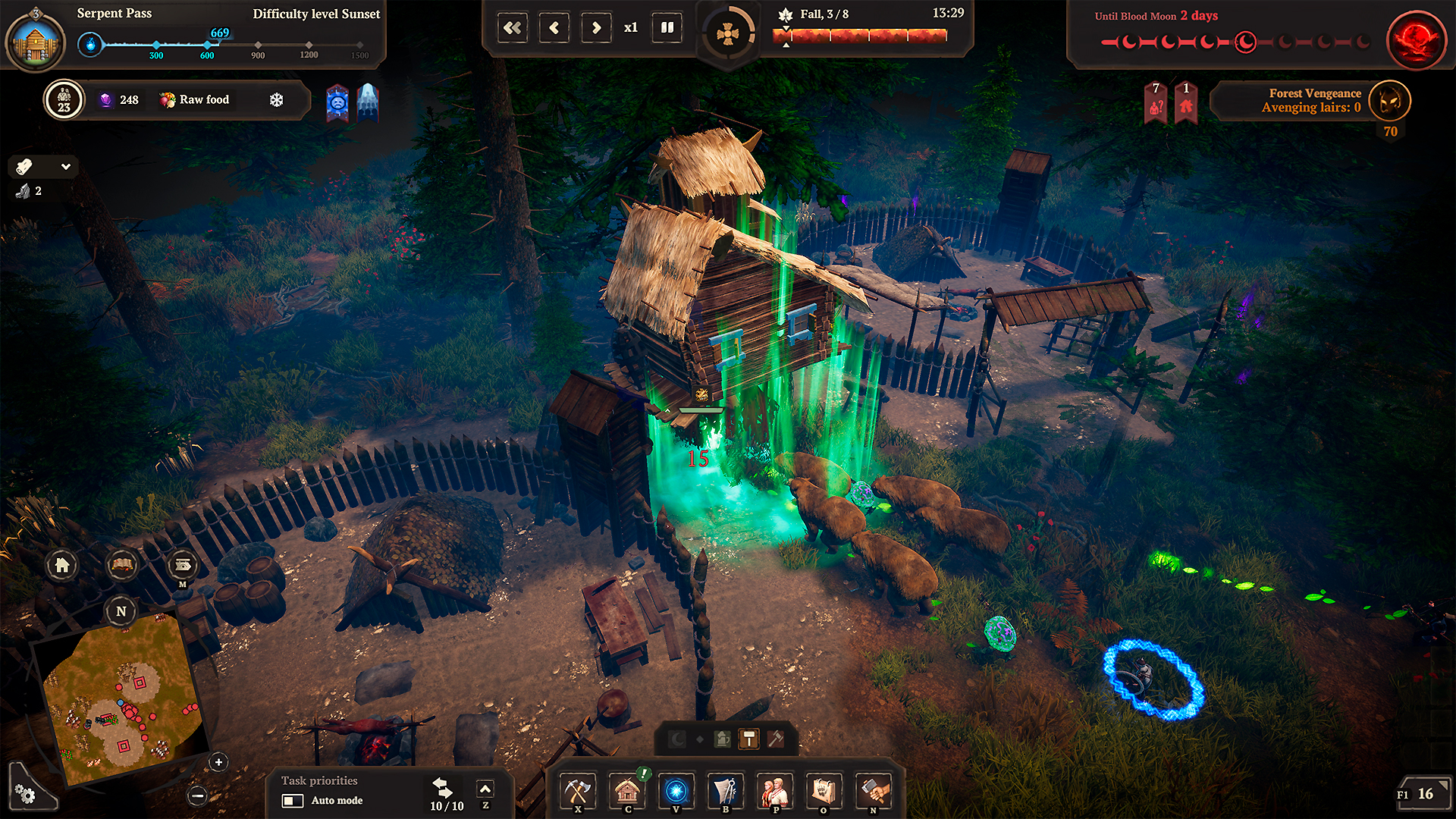1456x819 pixels.
Task: Open the Forest Vengeance banner
Action: (x=1312, y=102)
